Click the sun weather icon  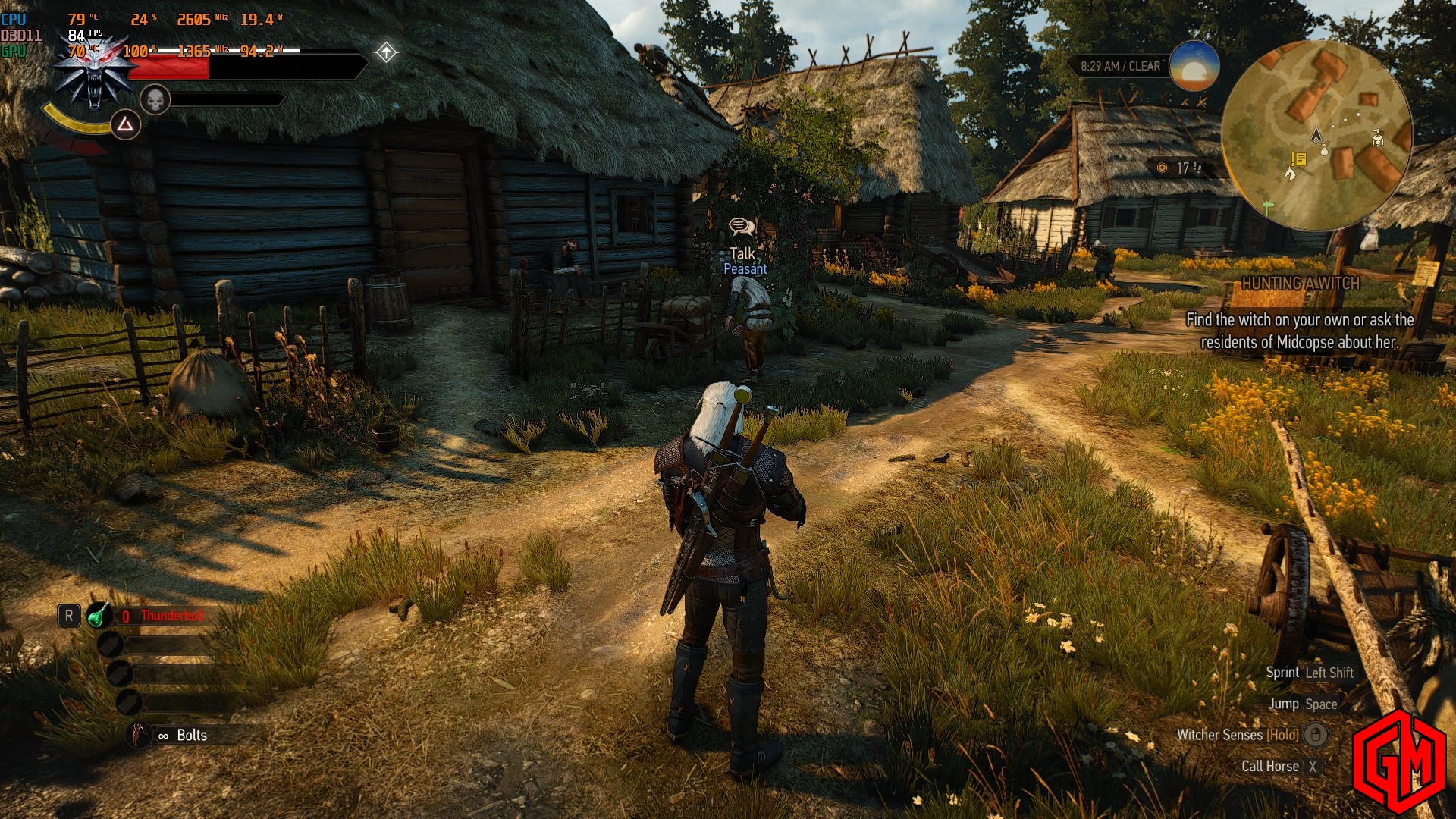coord(1194,67)
